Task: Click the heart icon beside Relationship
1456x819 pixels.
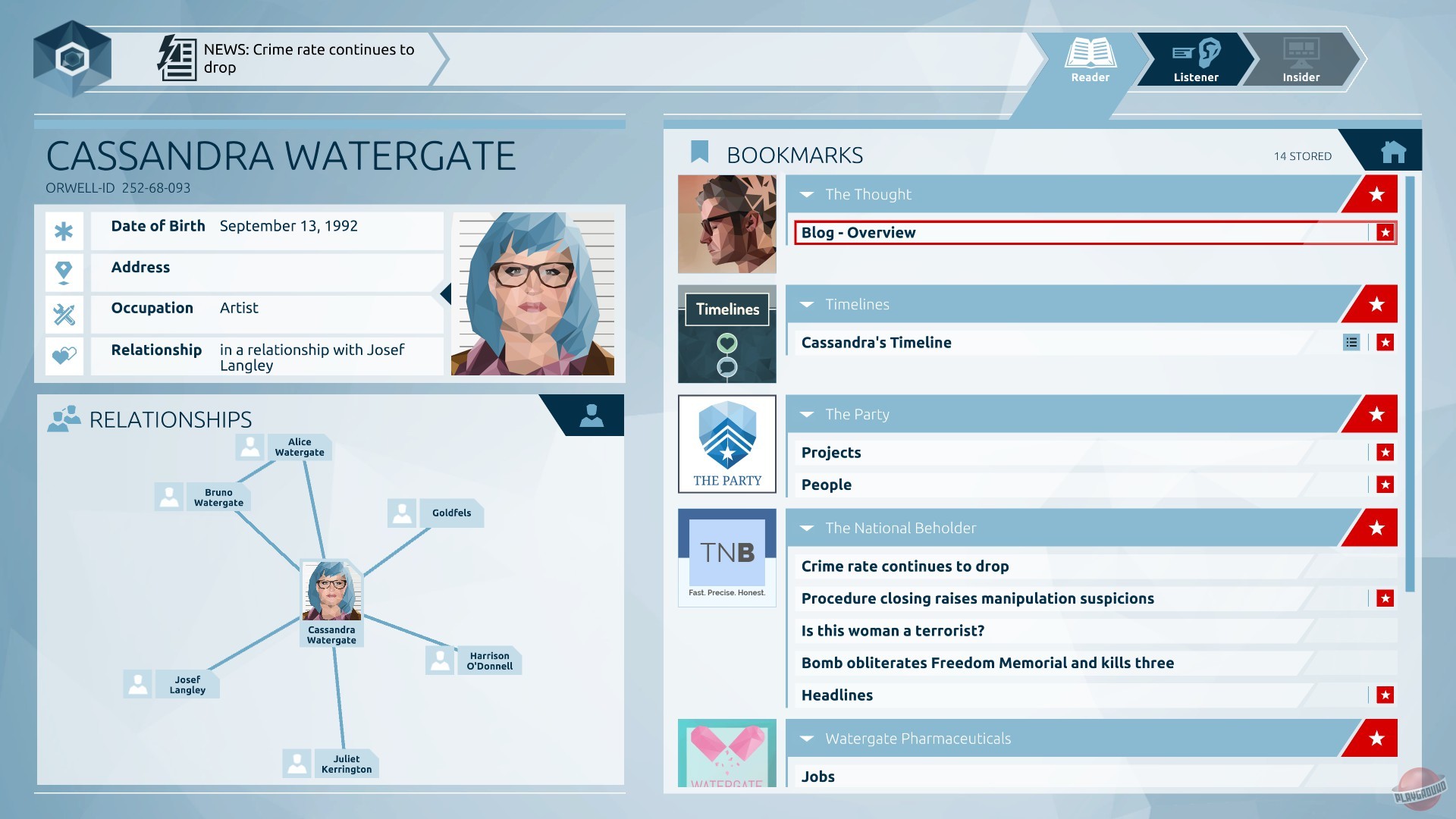Action: [x=64, y=350]
